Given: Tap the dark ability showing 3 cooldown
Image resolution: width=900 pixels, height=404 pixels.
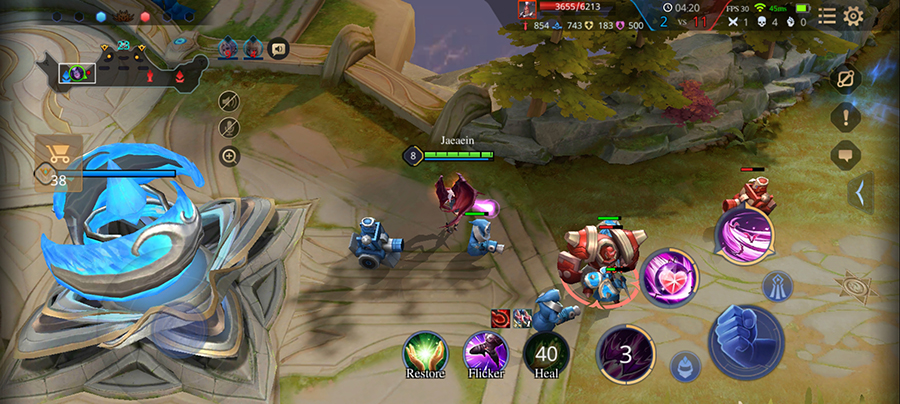Looking at the screenshot, I should (626, 354).
